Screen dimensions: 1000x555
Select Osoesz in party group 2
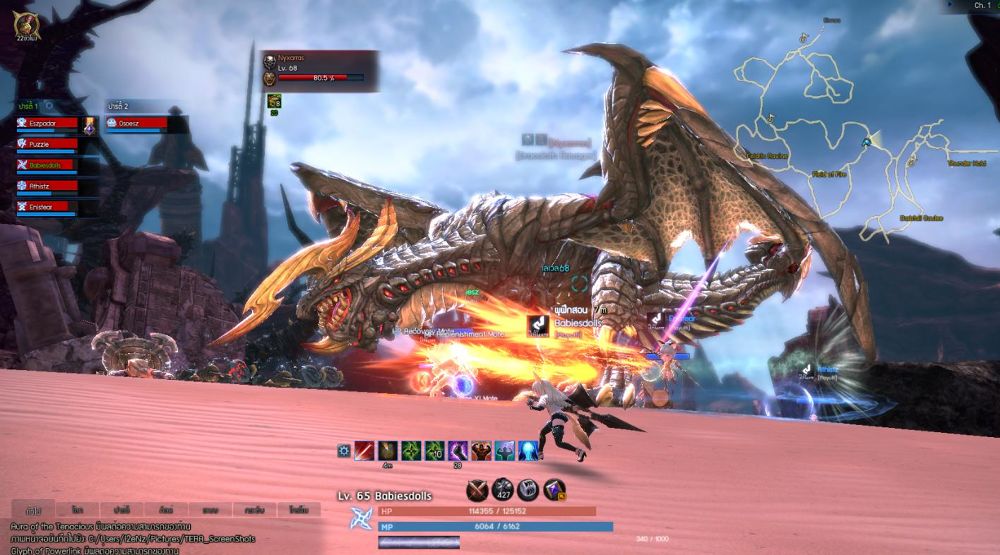point(147,123)
